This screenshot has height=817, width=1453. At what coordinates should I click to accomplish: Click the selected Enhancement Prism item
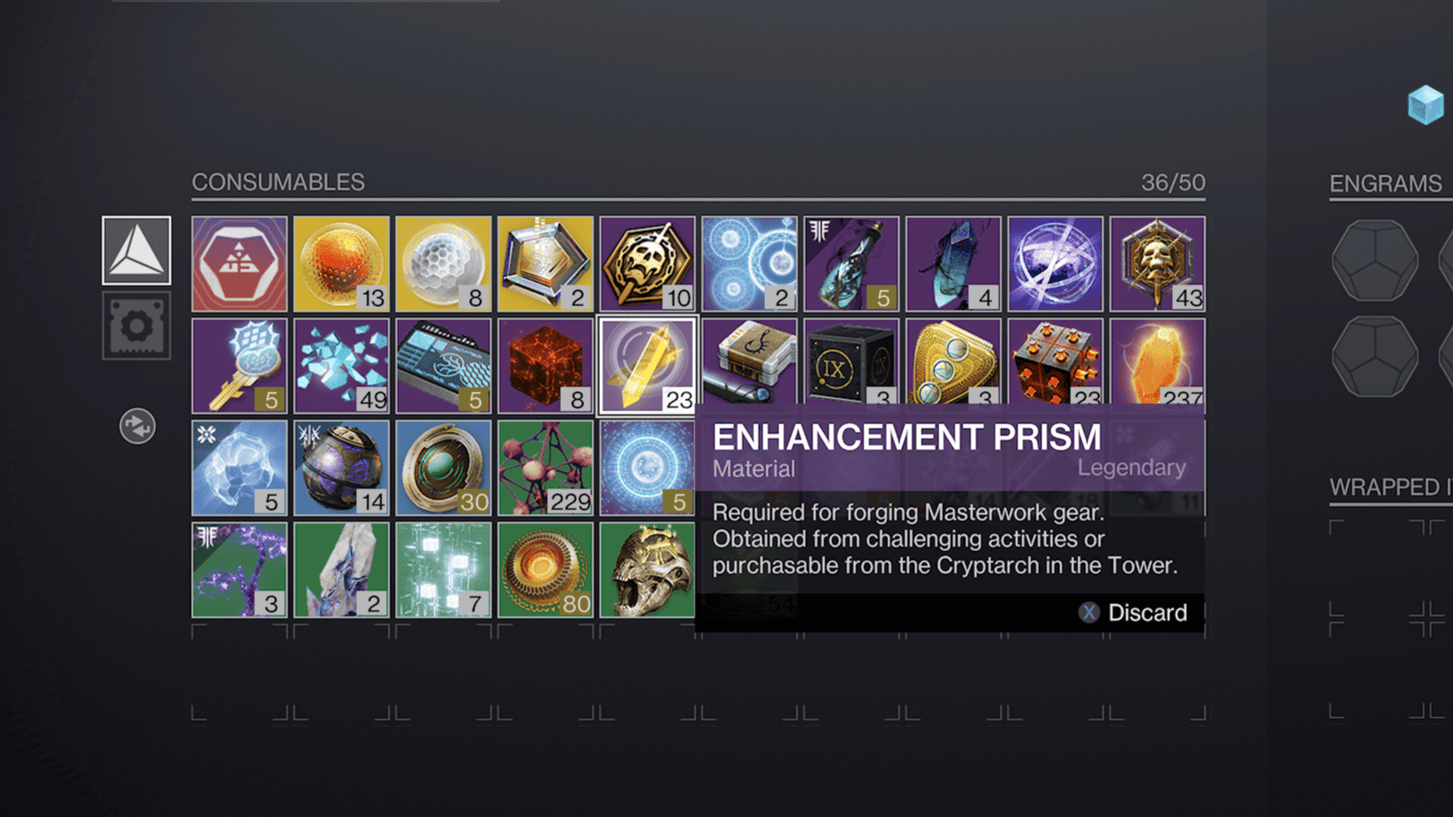647,365
